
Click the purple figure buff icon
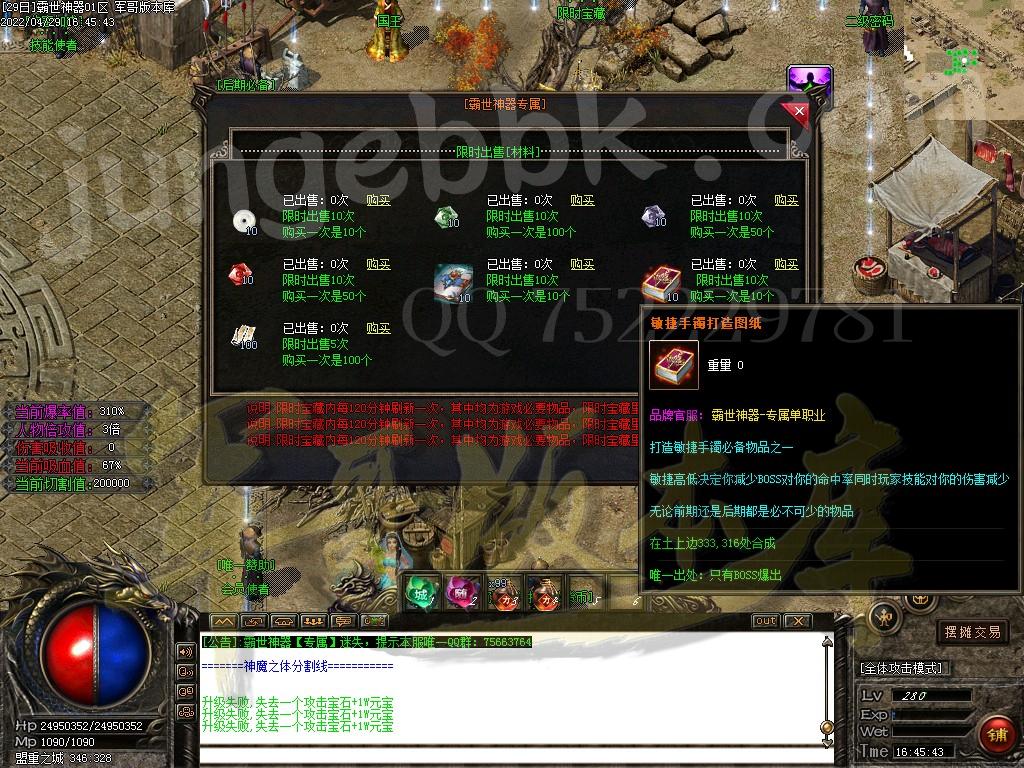click(809, 82)
